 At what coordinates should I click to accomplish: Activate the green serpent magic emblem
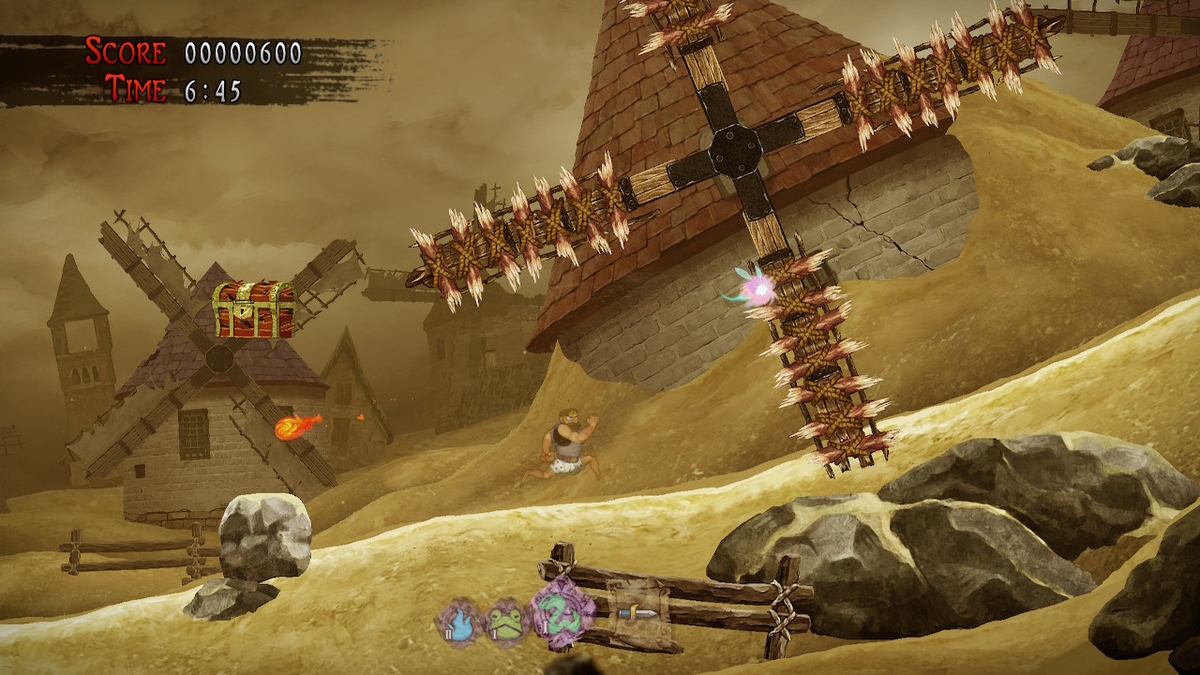tap(561, 614)
